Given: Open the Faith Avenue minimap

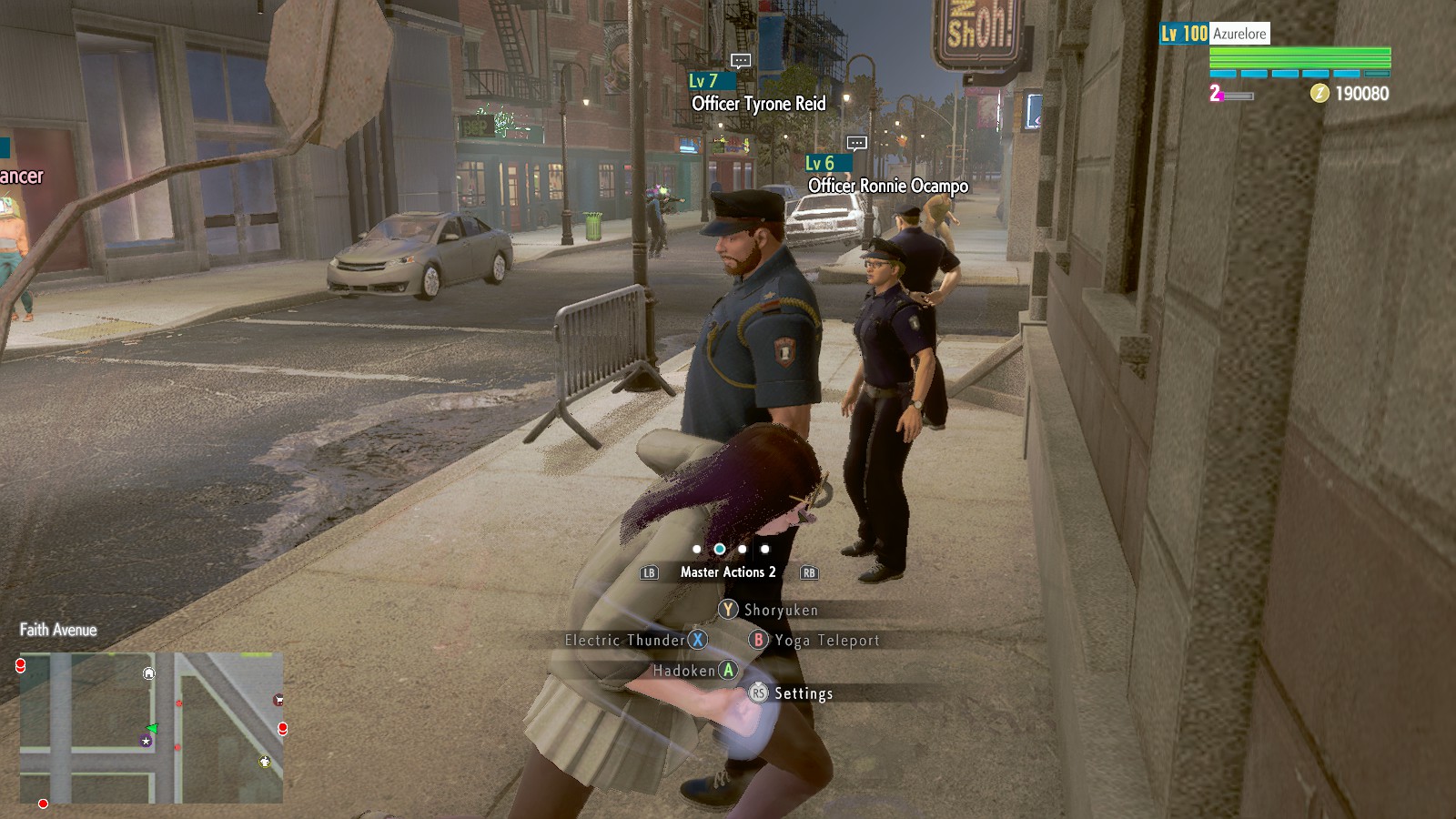Looking at the screenshot, I should pos(151,727).
